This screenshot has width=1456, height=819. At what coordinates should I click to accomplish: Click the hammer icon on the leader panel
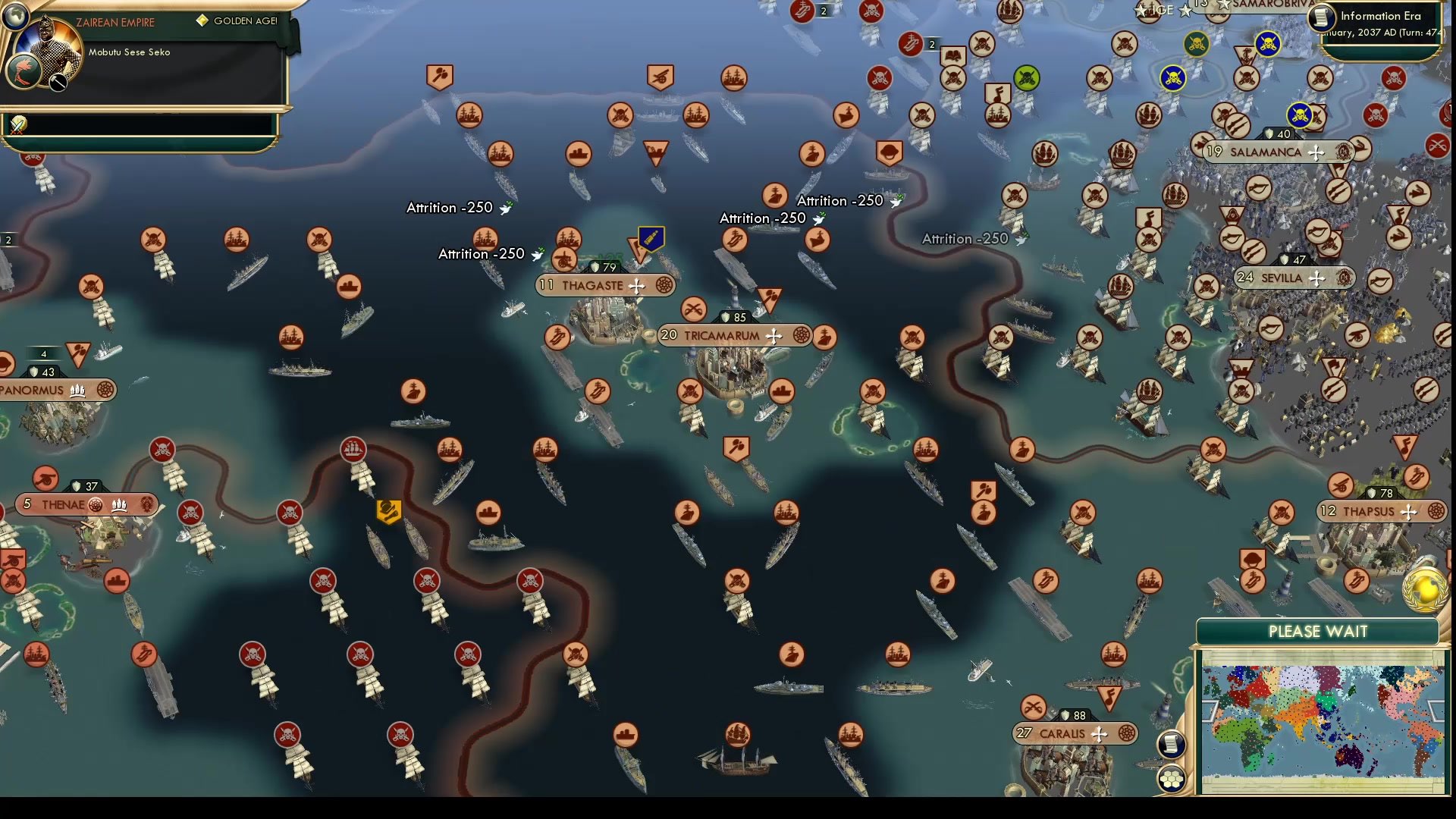tap(58, 81)
